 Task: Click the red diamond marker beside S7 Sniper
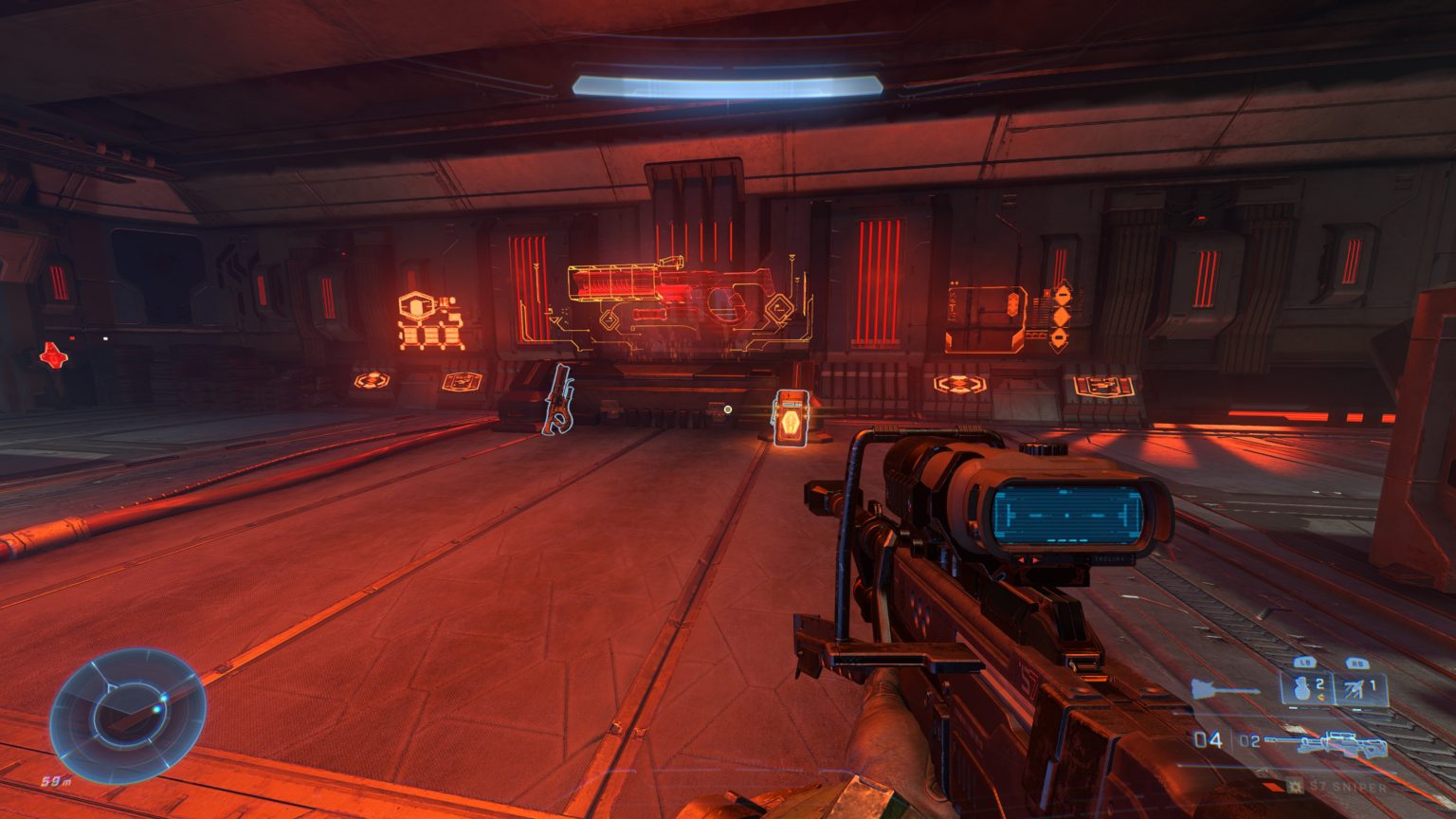click(x=1273, y=787)
